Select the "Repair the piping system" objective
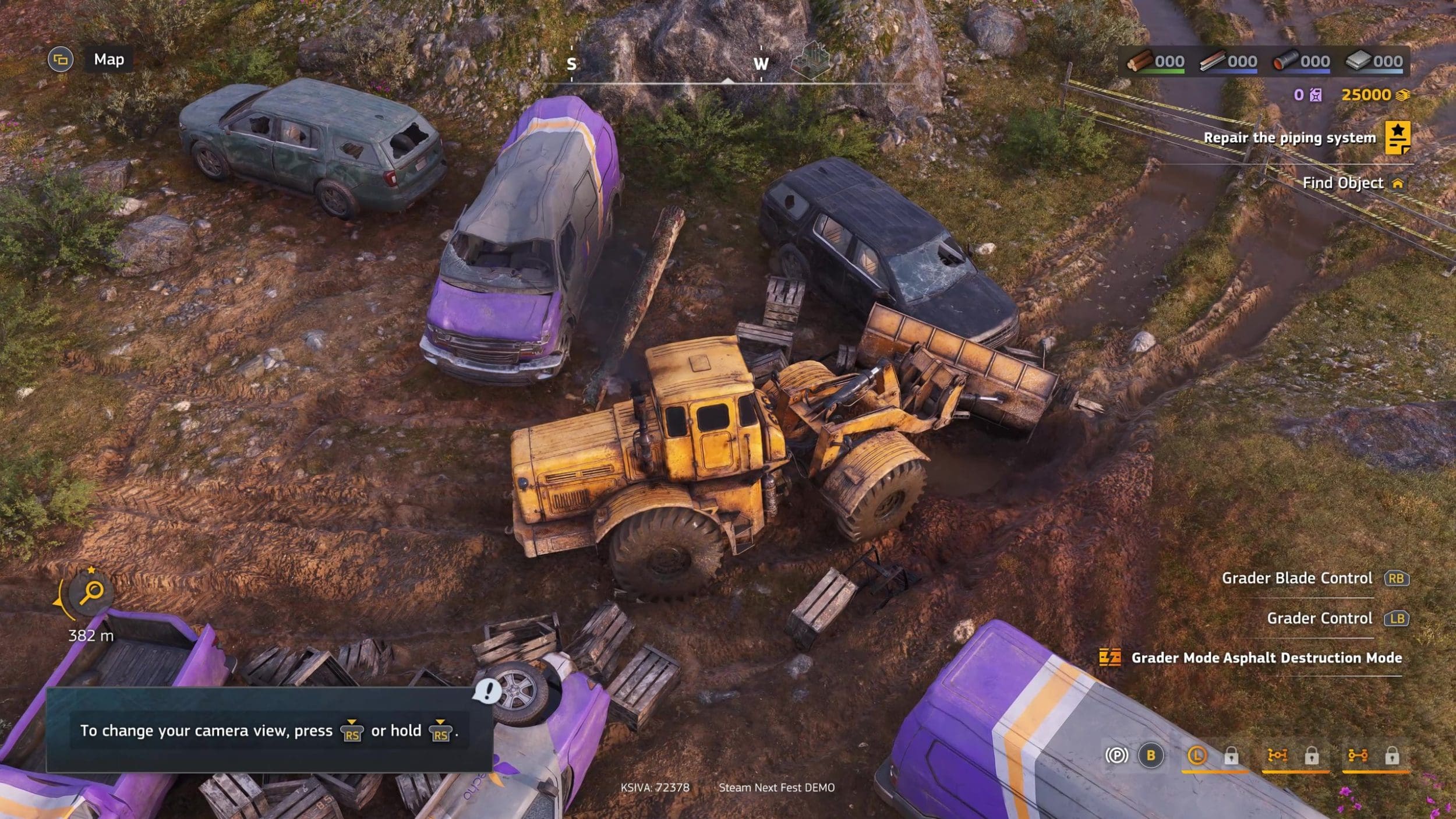1456x819 pixels. 1289,137
